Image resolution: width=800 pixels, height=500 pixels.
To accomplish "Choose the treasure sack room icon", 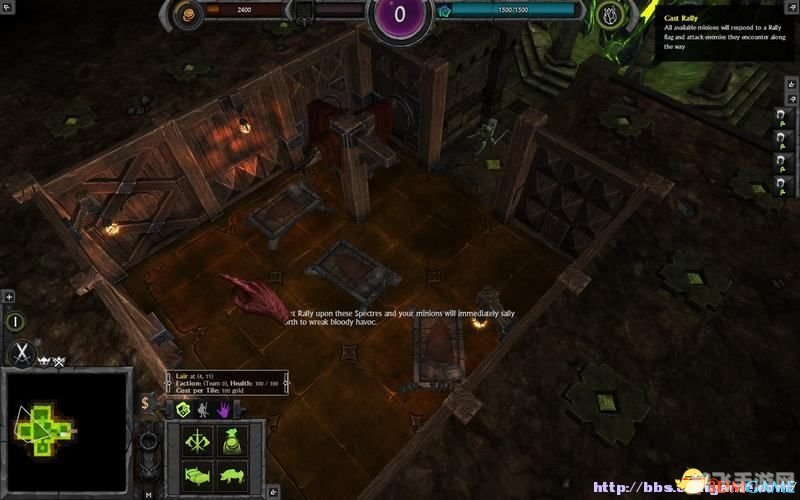I will click(234, 442).
